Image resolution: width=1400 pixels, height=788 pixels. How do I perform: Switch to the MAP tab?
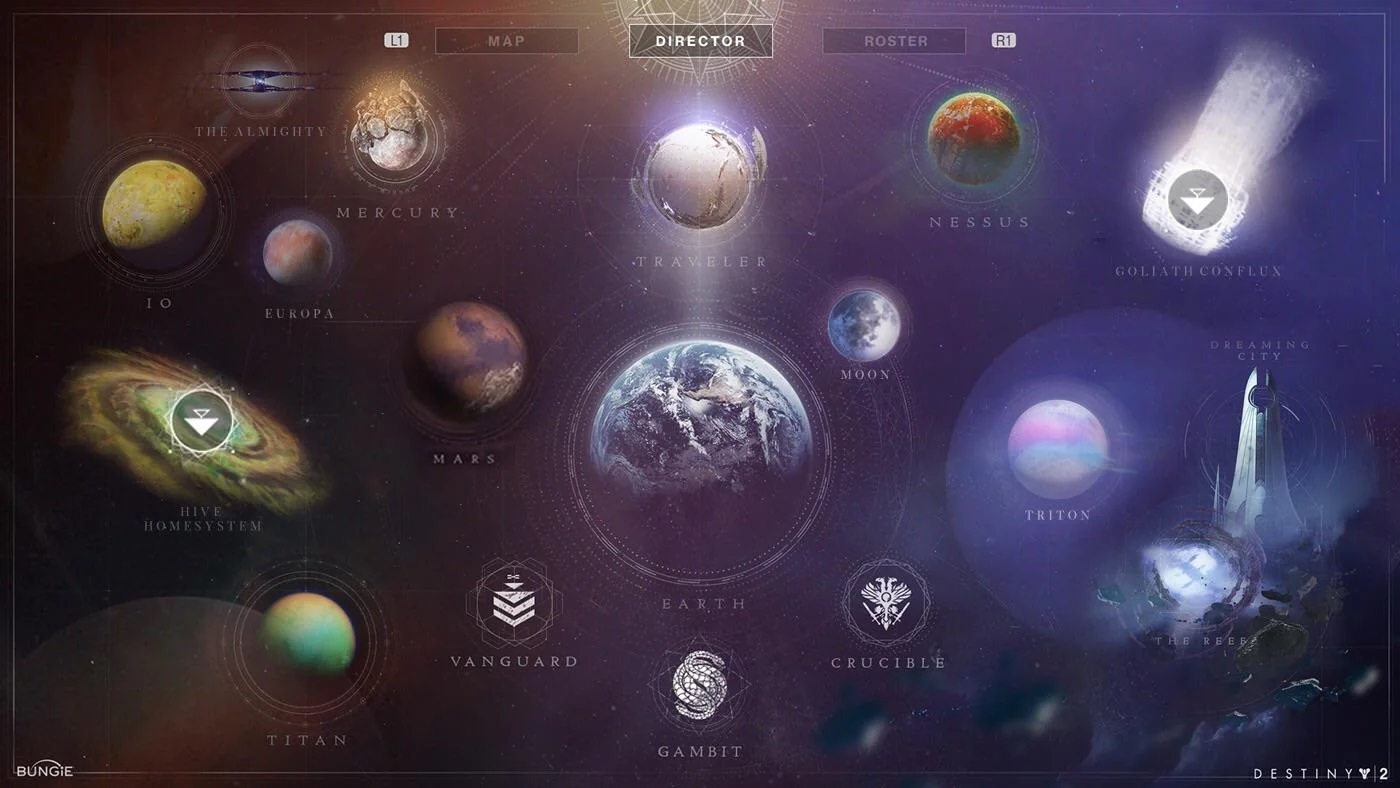pyautogui.click(x=506, y=40)
